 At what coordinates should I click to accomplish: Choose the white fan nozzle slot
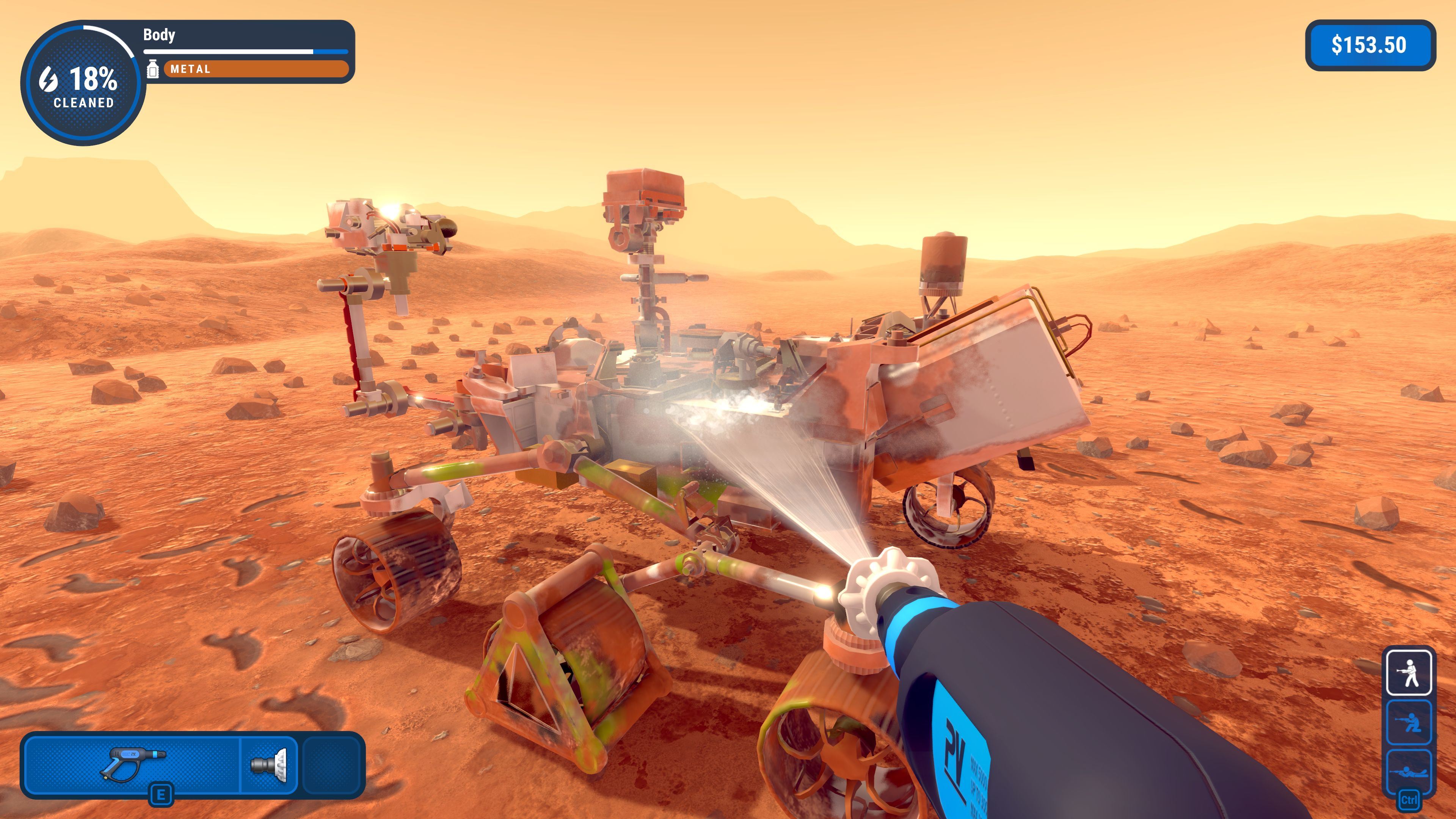pyautogui.click(x=269, y=765)
